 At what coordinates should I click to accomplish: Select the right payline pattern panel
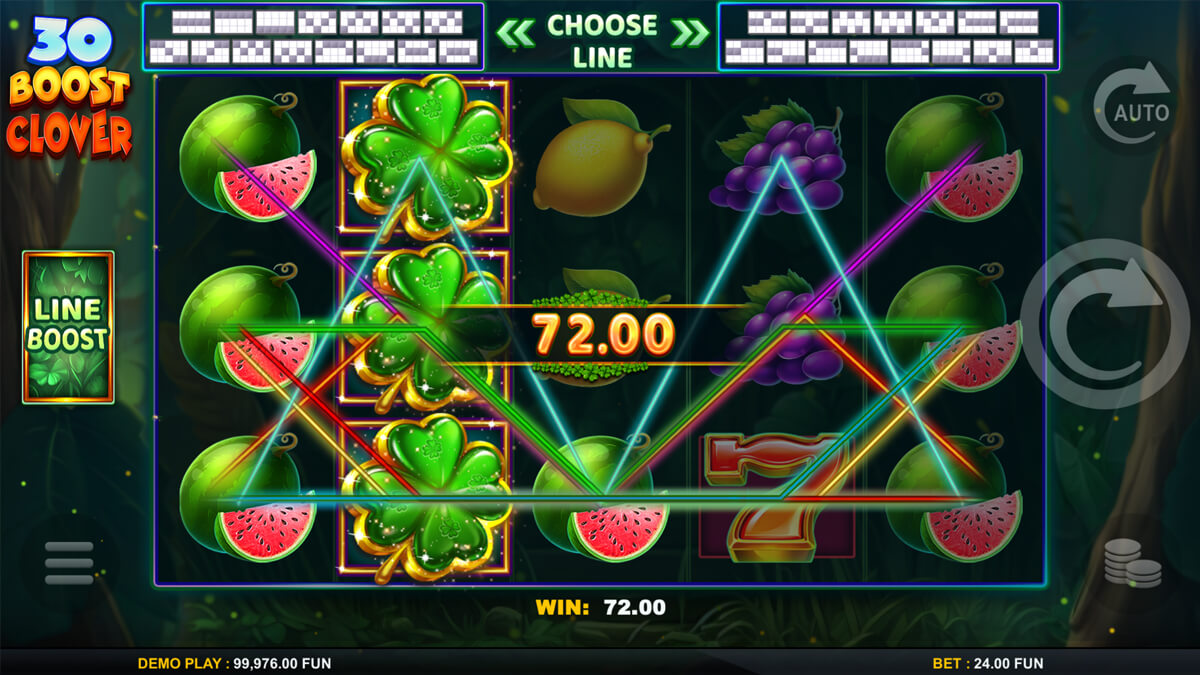pos(888,37)
